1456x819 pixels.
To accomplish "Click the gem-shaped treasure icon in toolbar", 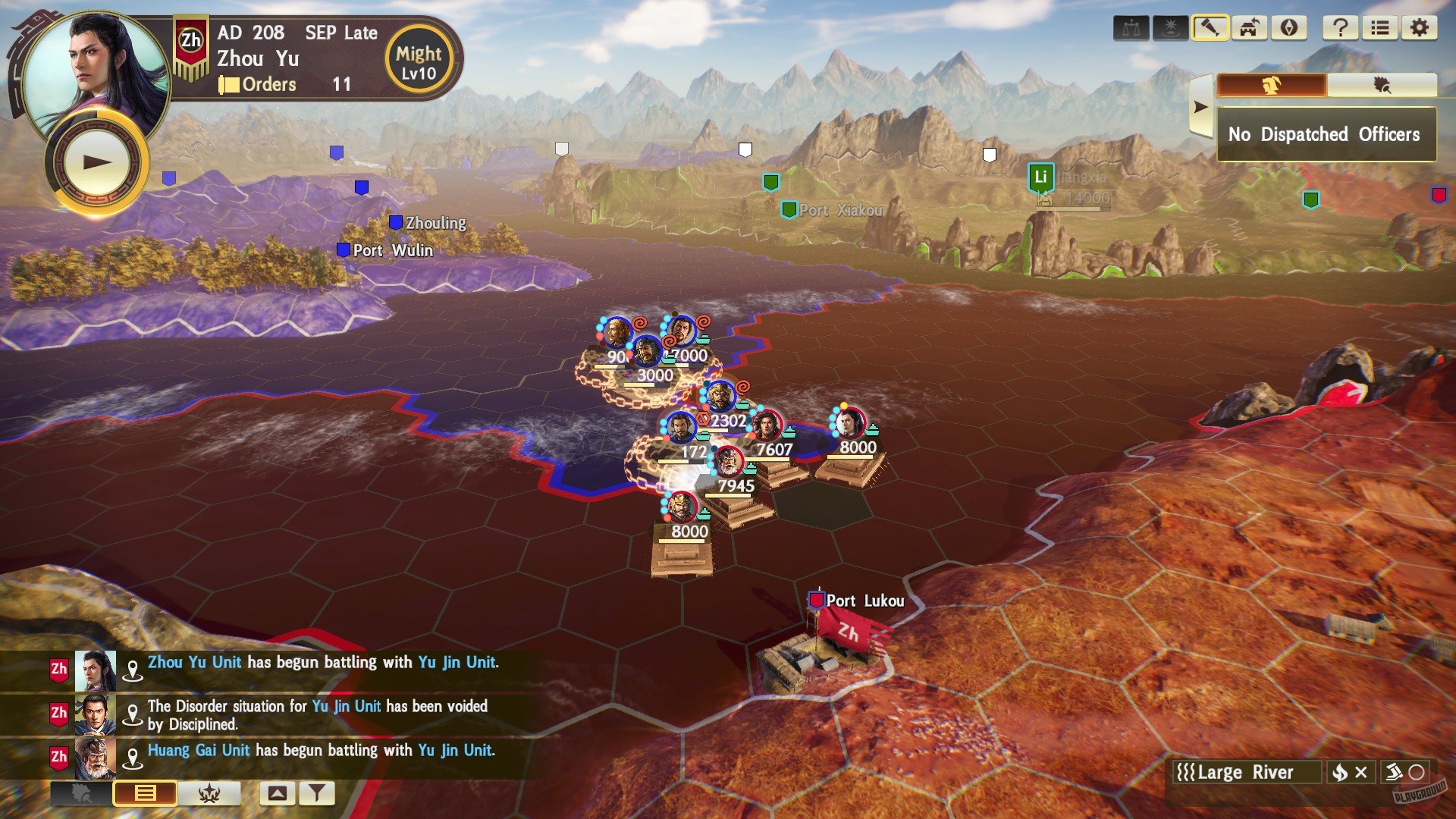I will click(1288, 28).
